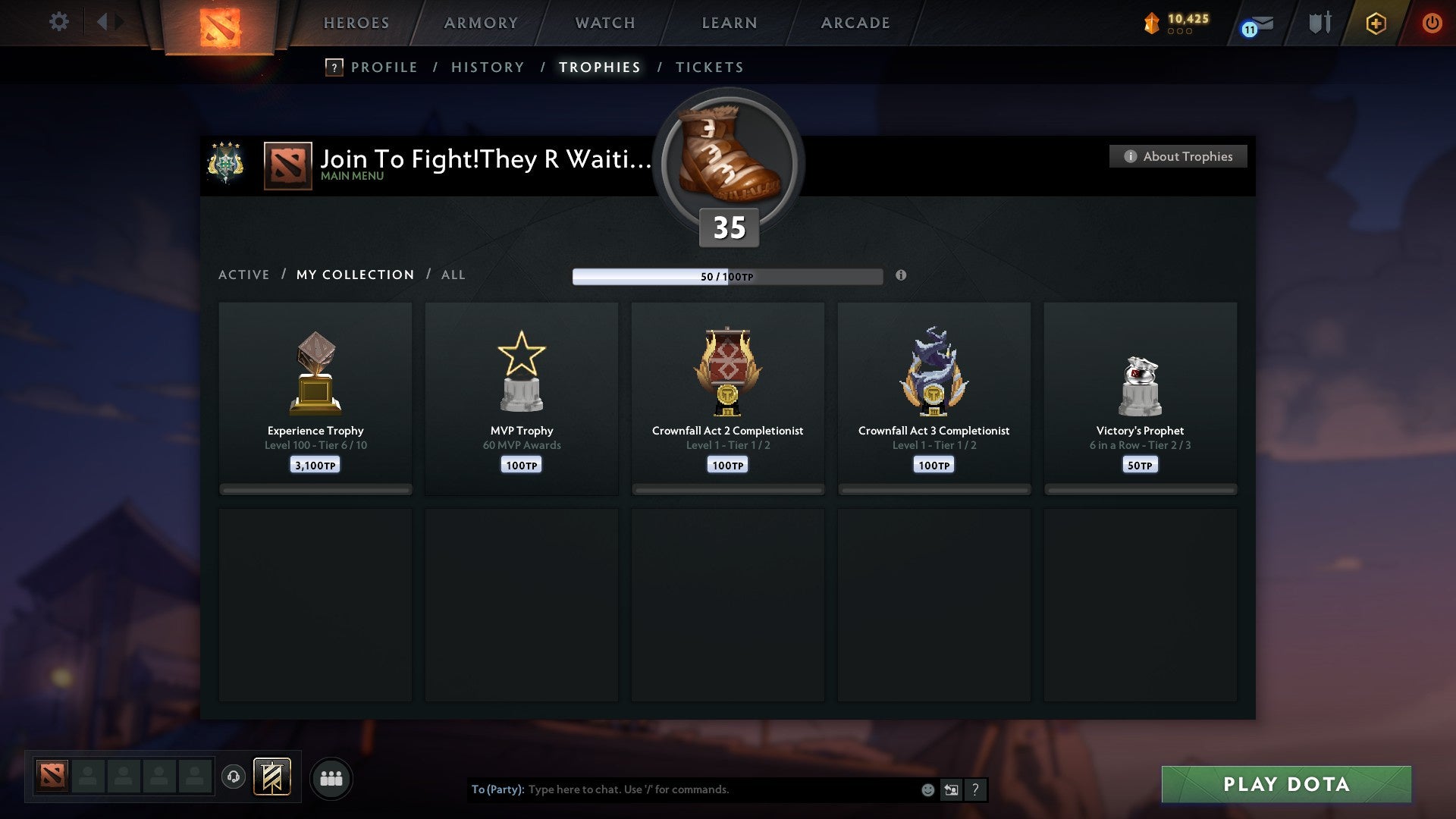The height and width of the screenshot is (819, 1456).
Task: Show MY COLLECTION trophies
Action: click(354, 275)
